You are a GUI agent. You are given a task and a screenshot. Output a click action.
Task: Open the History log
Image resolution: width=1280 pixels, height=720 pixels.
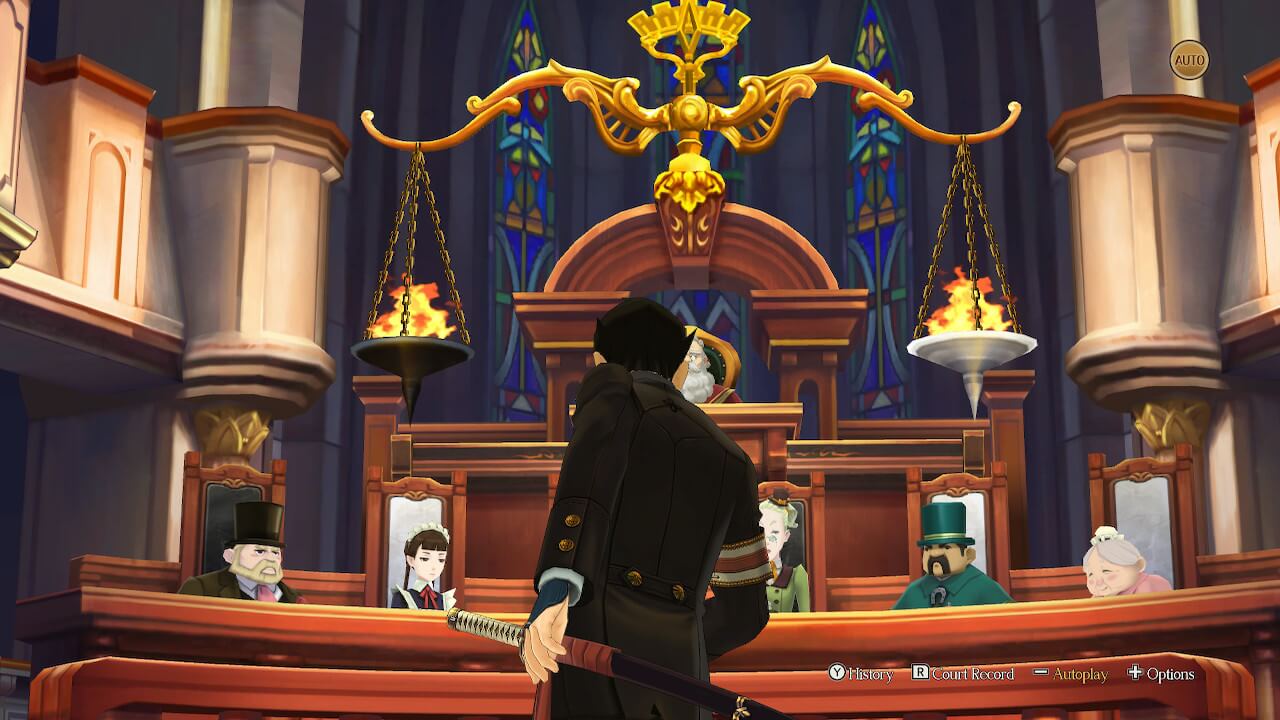point(861,674)
